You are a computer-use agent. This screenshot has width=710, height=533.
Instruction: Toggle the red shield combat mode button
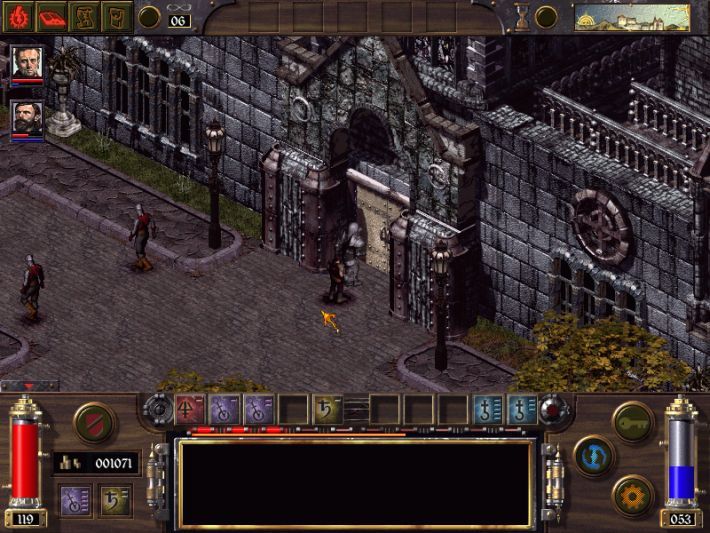[93, 422]
